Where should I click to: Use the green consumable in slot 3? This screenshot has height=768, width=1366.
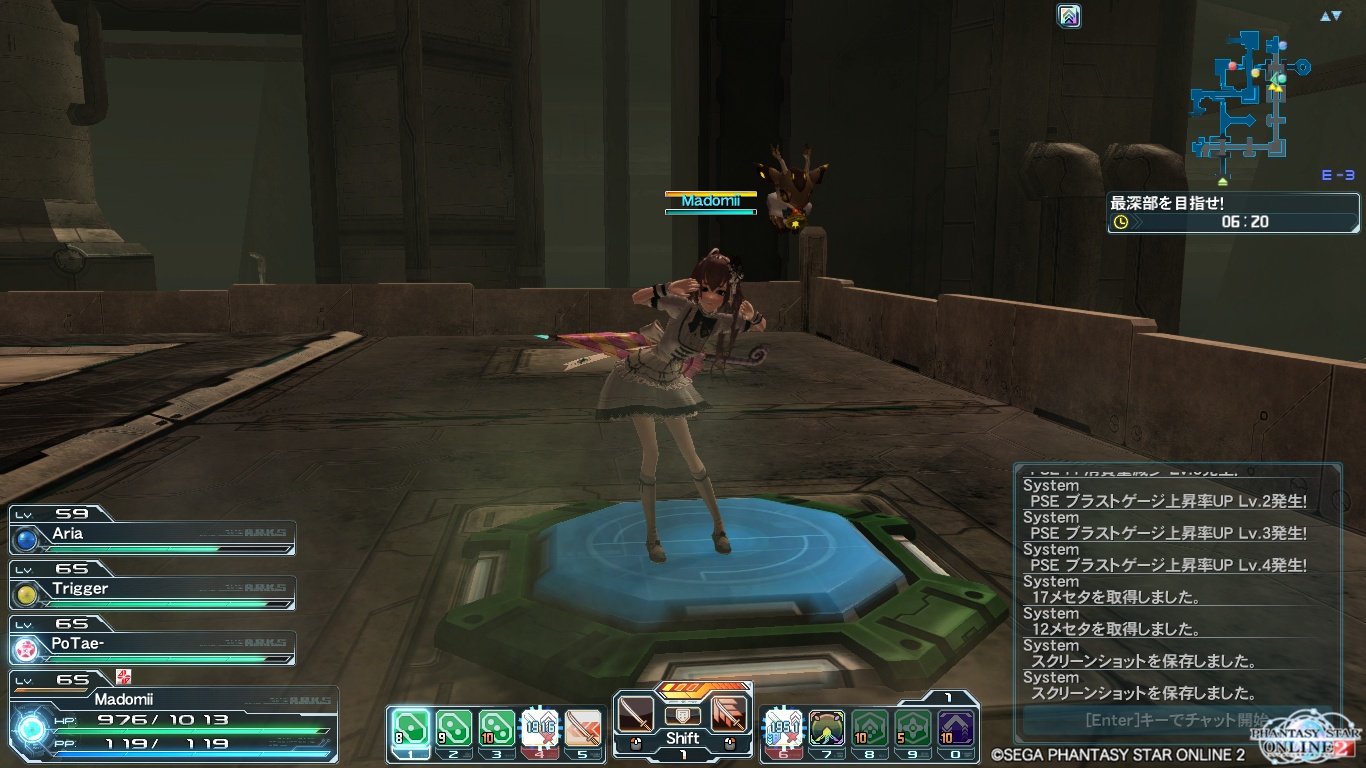[496, 728]
